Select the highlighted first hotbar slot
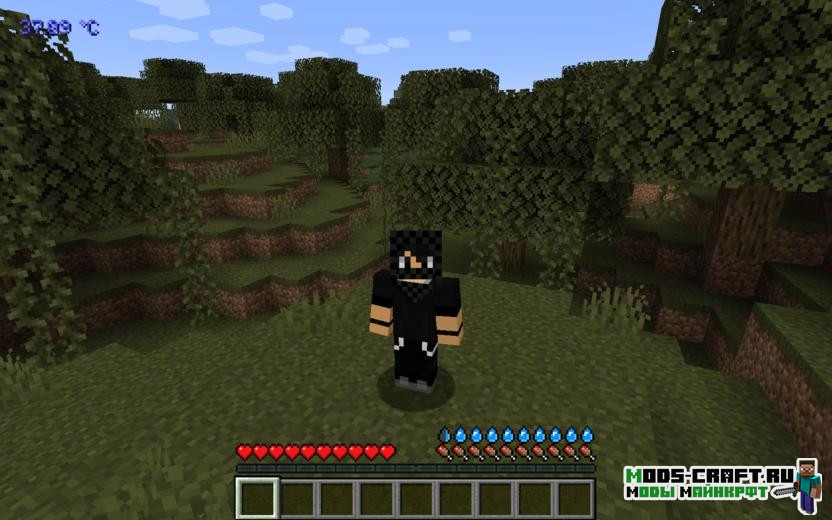 point(257,498)
